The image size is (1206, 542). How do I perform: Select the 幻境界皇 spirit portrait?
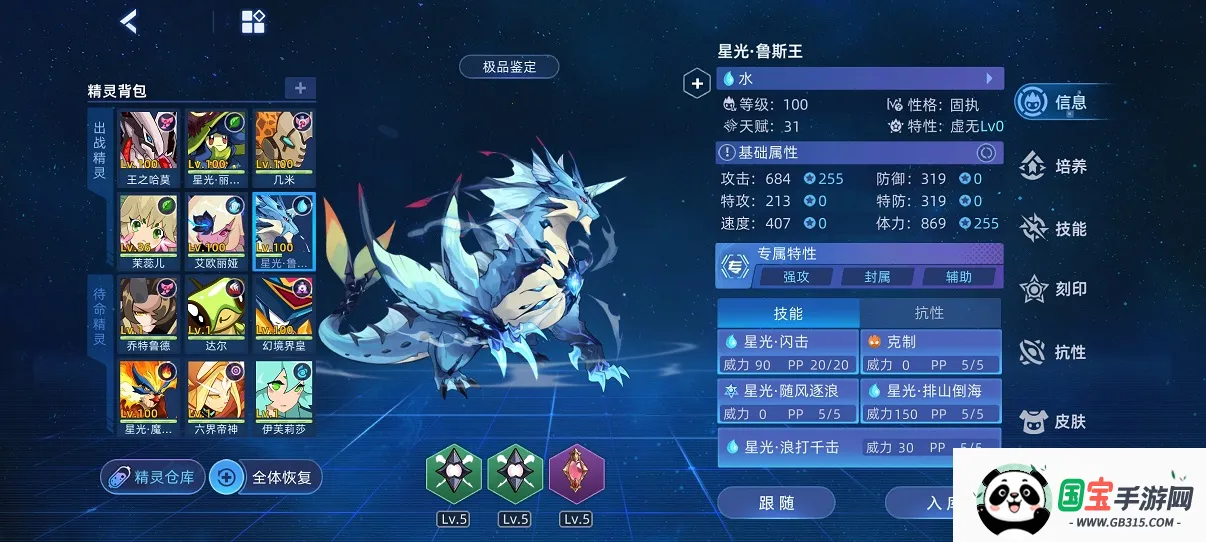[x=283, y=312]
